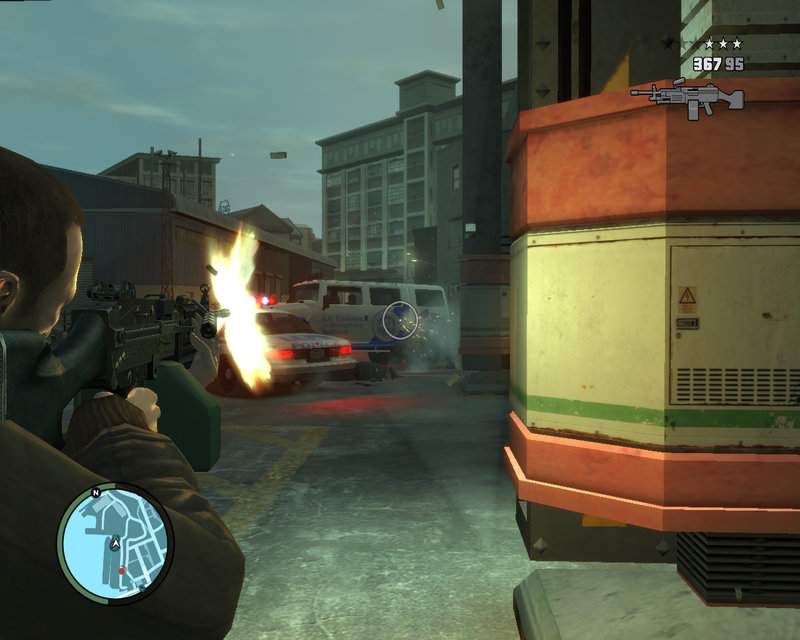
Task: Click the circular radar minimap
Action: [x=115, y=543]
